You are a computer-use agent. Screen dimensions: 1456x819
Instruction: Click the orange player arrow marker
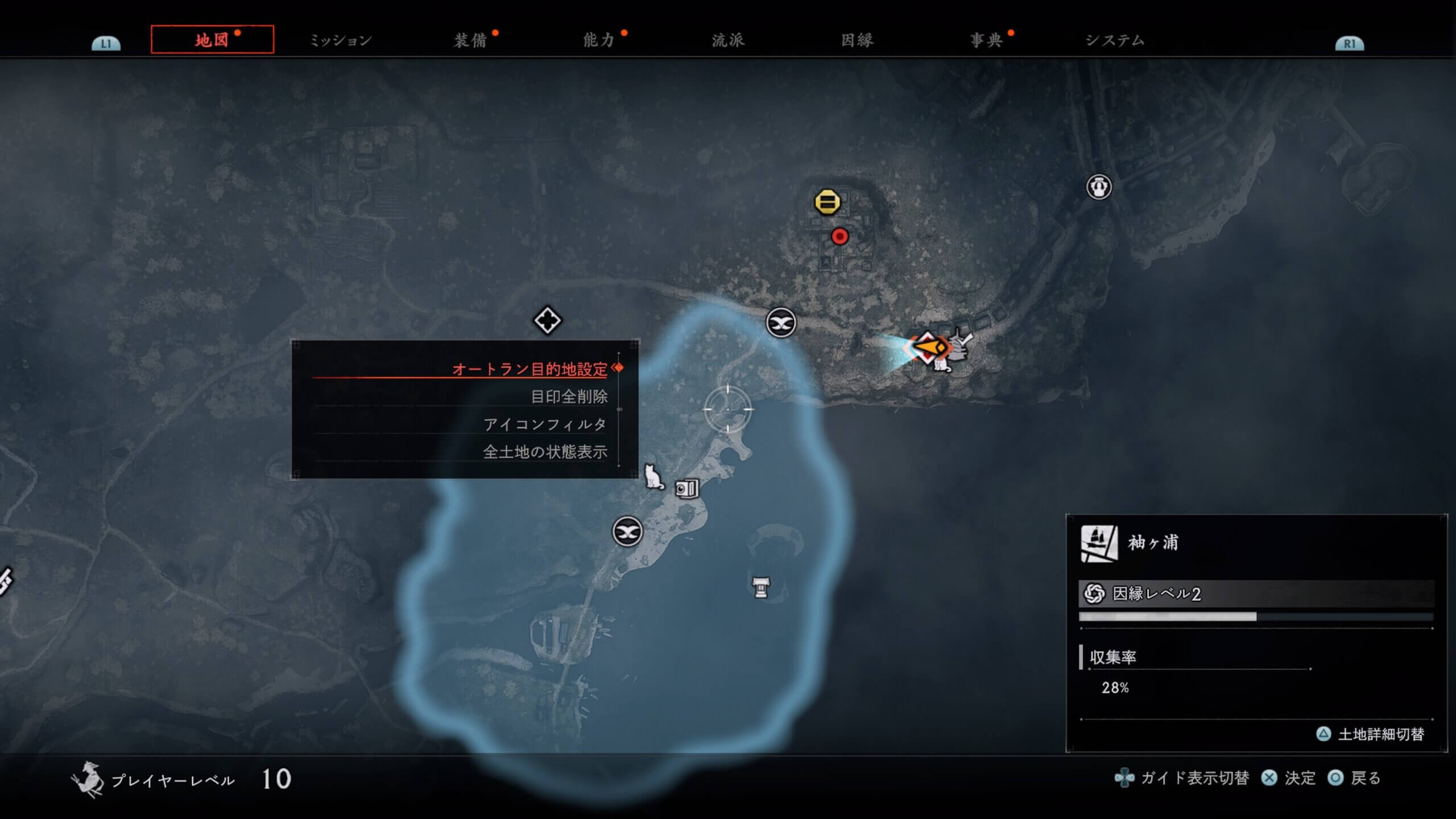coord(929,347)
